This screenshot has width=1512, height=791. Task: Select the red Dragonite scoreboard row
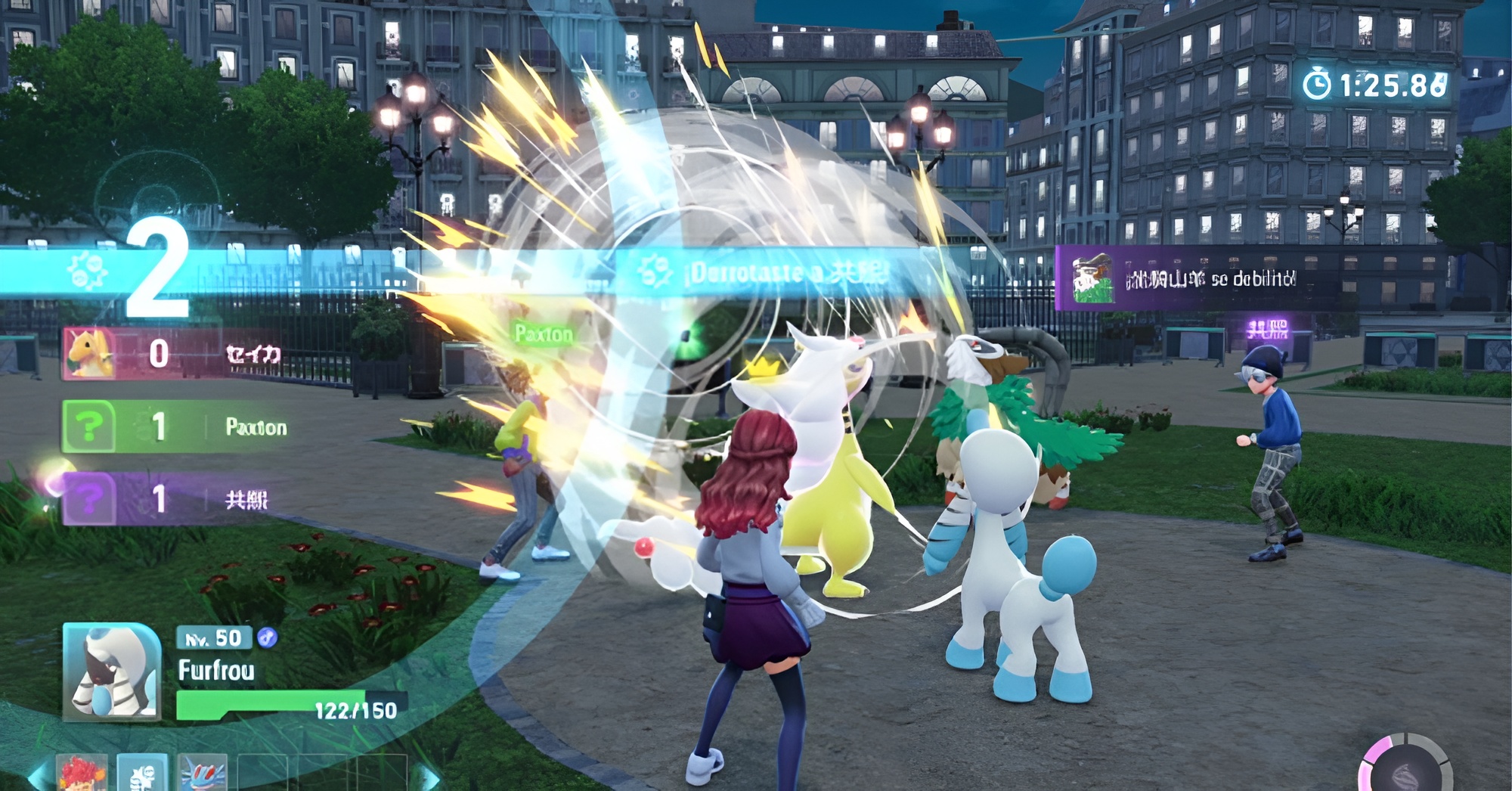(174, 353)
